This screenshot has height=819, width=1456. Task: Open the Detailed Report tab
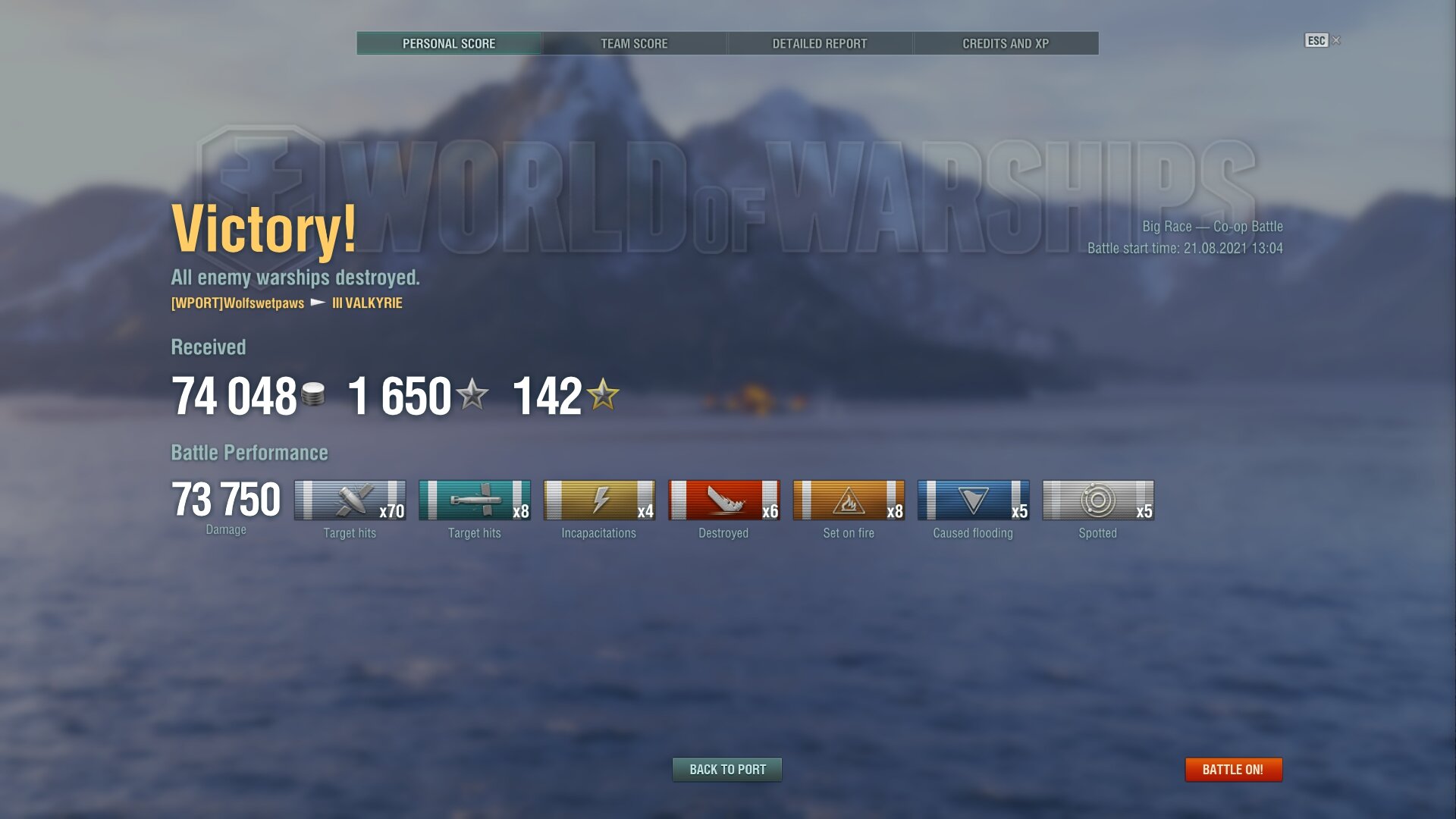pyautogui.click(x=819, y=43)
